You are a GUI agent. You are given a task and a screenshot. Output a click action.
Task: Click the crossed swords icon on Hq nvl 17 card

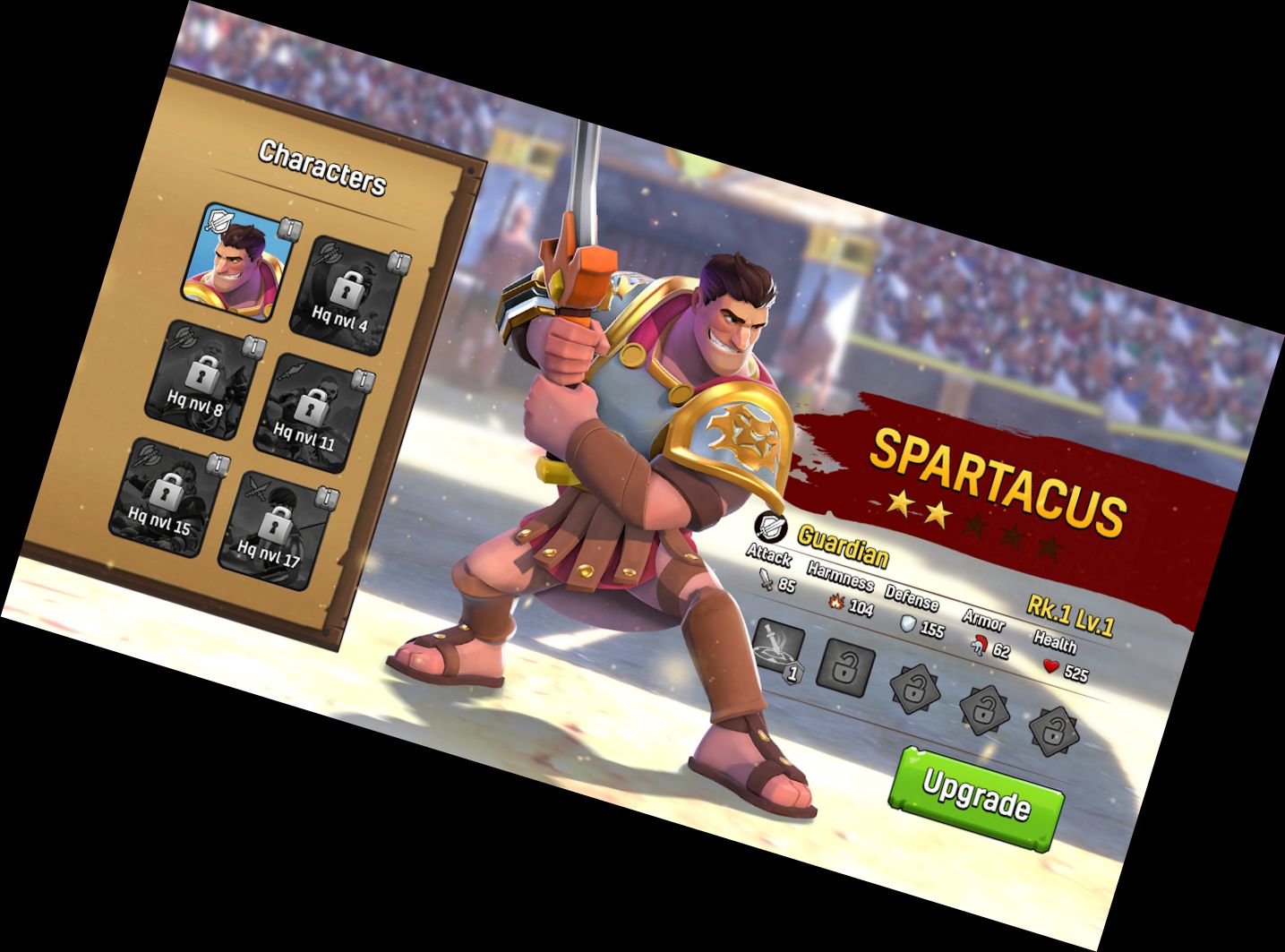pos(257,490)
